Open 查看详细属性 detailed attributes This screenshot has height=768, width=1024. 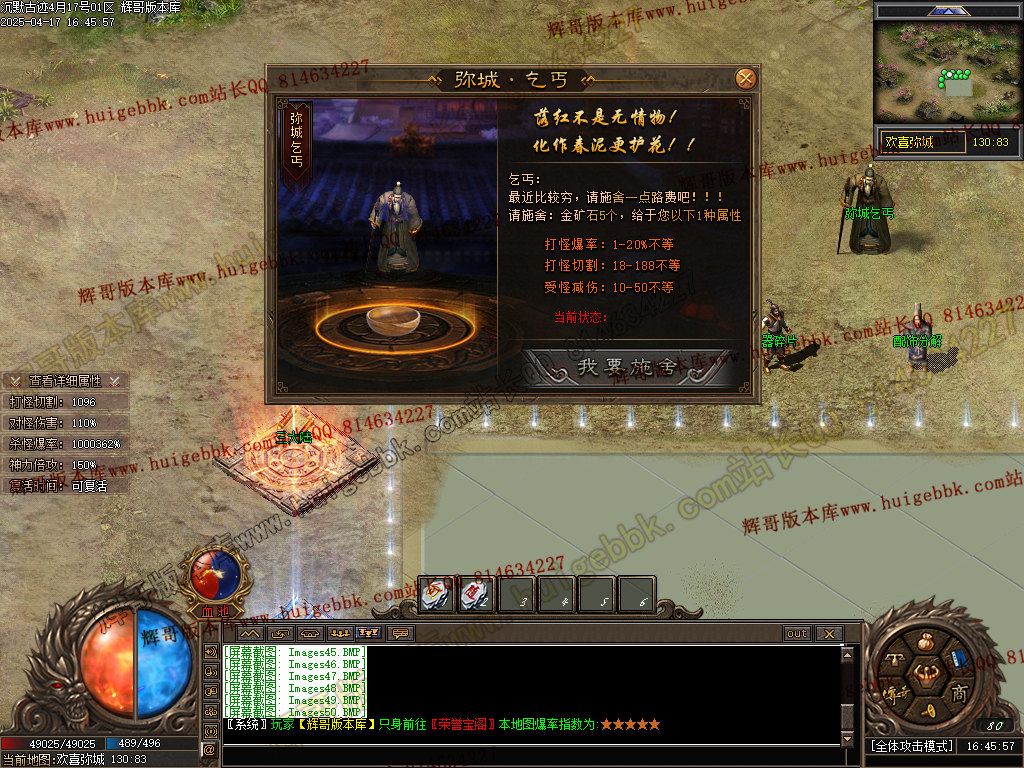65,381
